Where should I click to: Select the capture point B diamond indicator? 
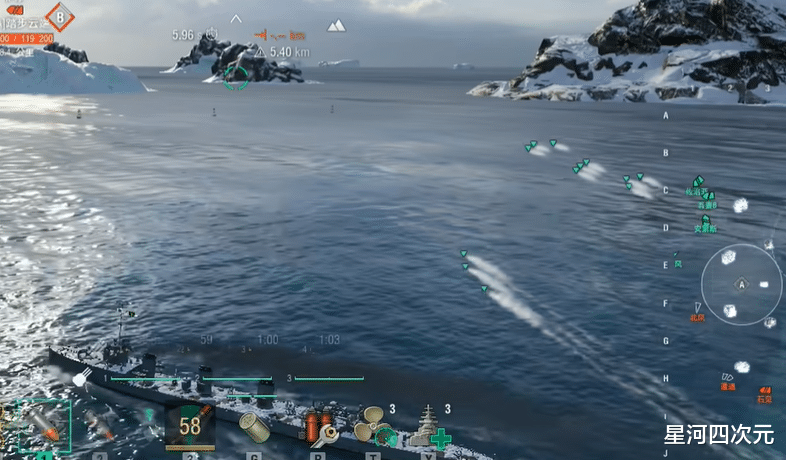60,17
